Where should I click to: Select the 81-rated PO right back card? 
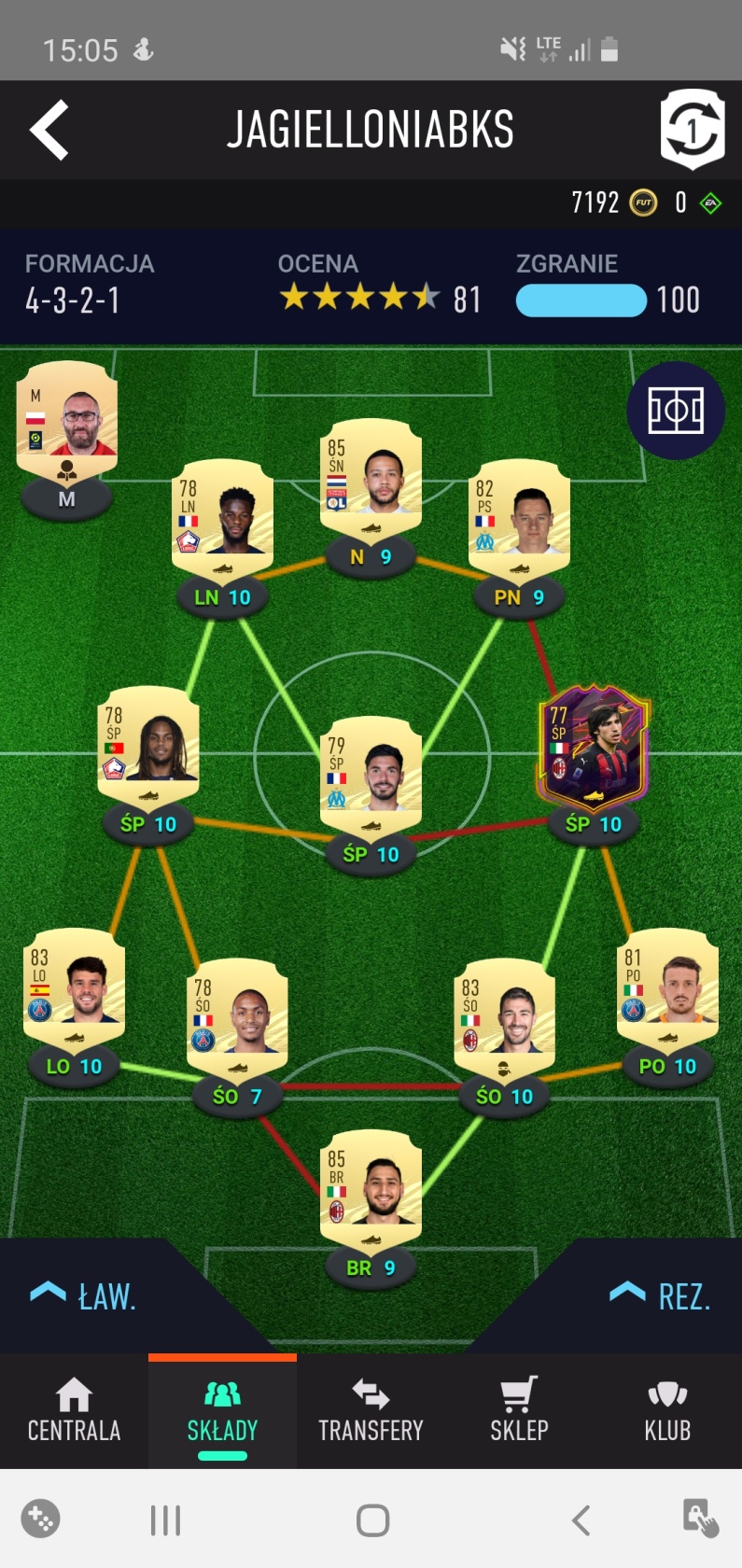(x=667, y=987)
